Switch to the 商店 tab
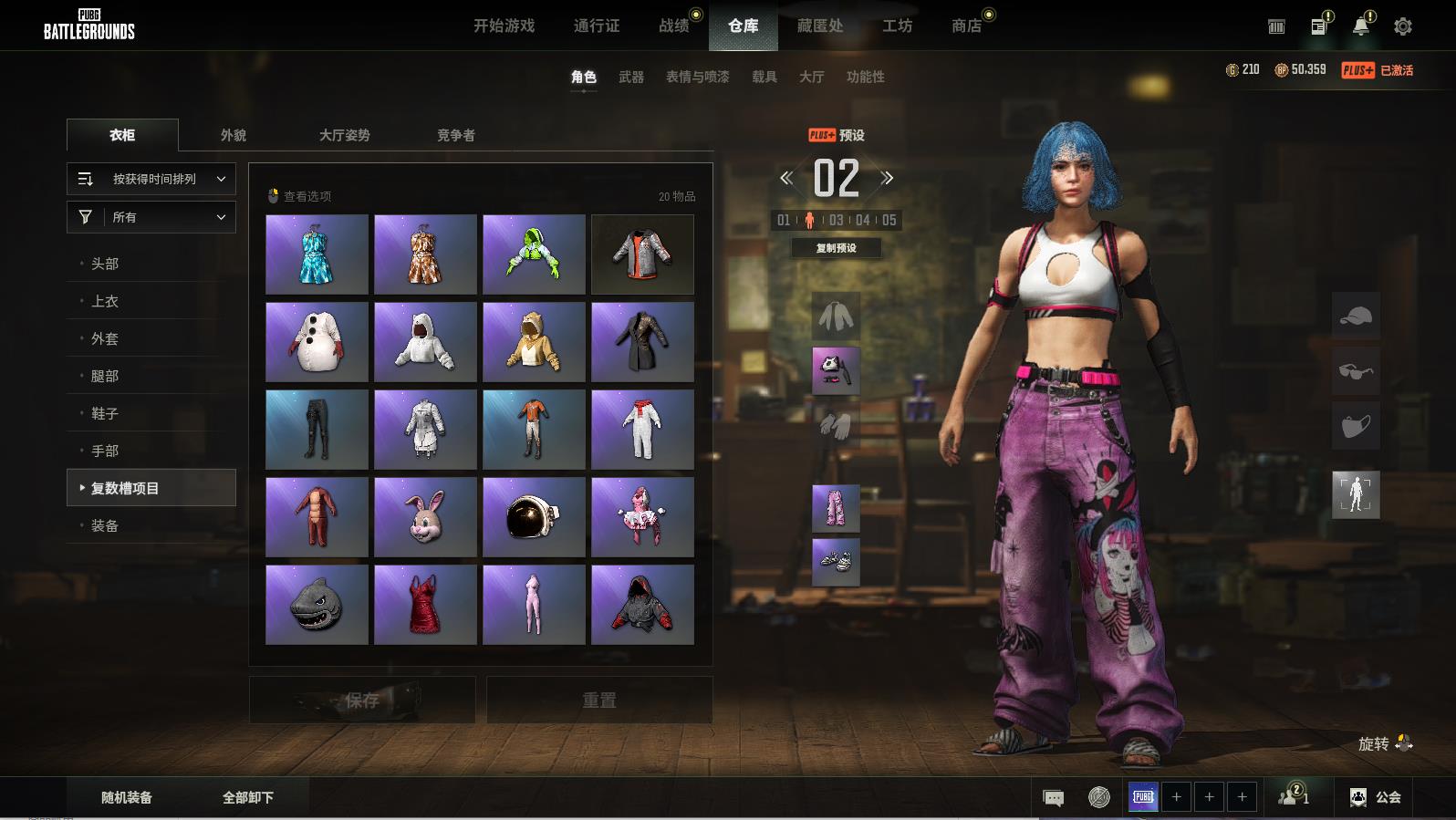The height and width of the screenshot is (820, 1456). (966, 26)
